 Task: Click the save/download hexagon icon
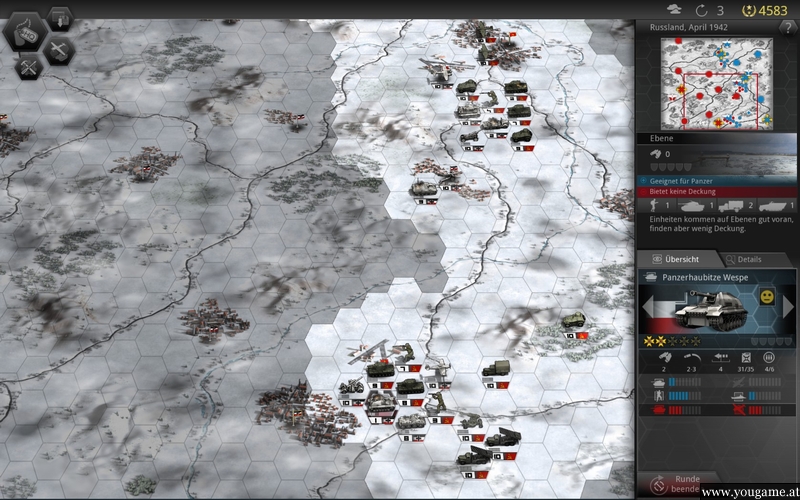coord(58,19)
